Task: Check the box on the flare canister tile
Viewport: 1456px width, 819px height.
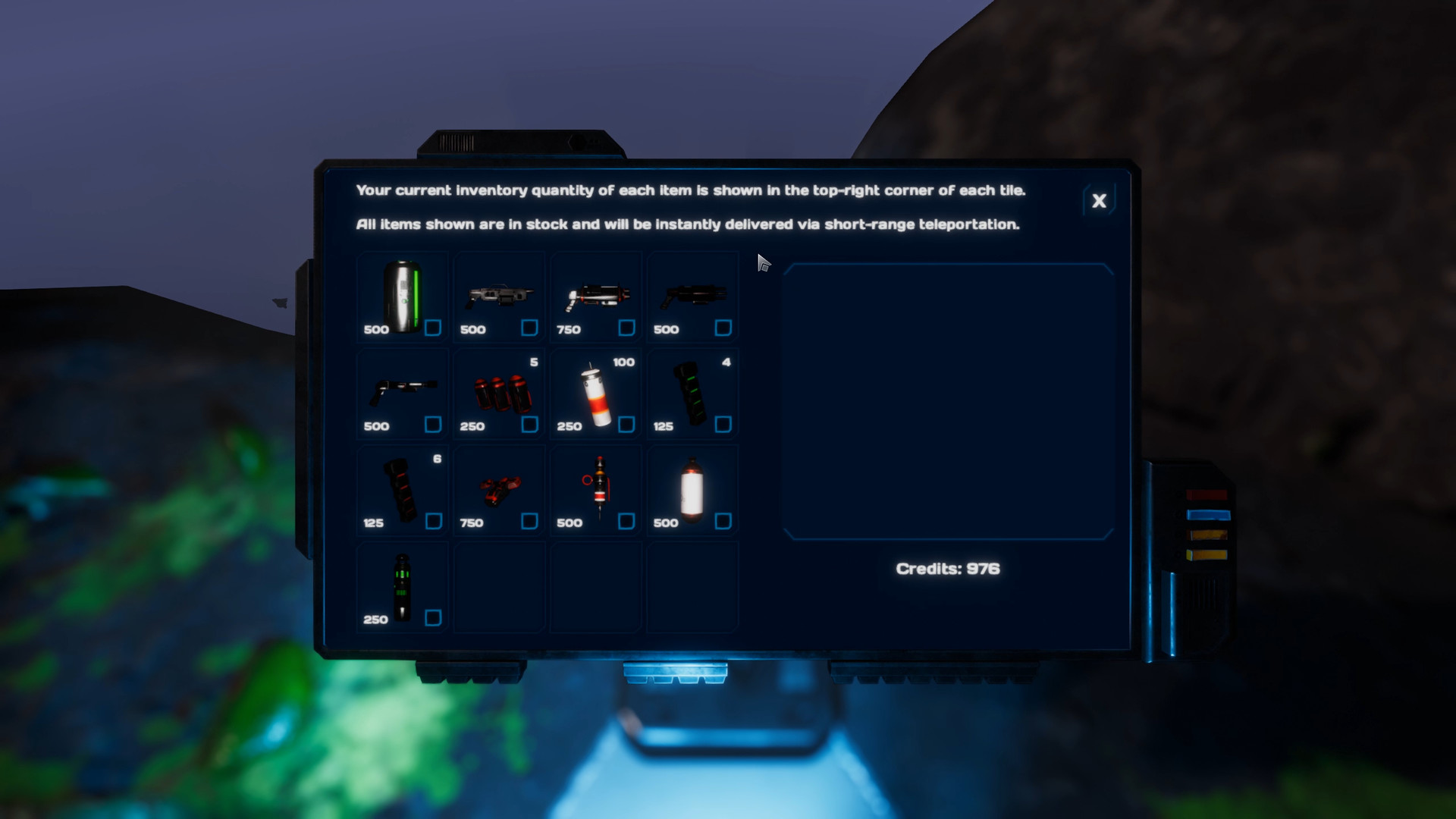Action: point(626,425)
